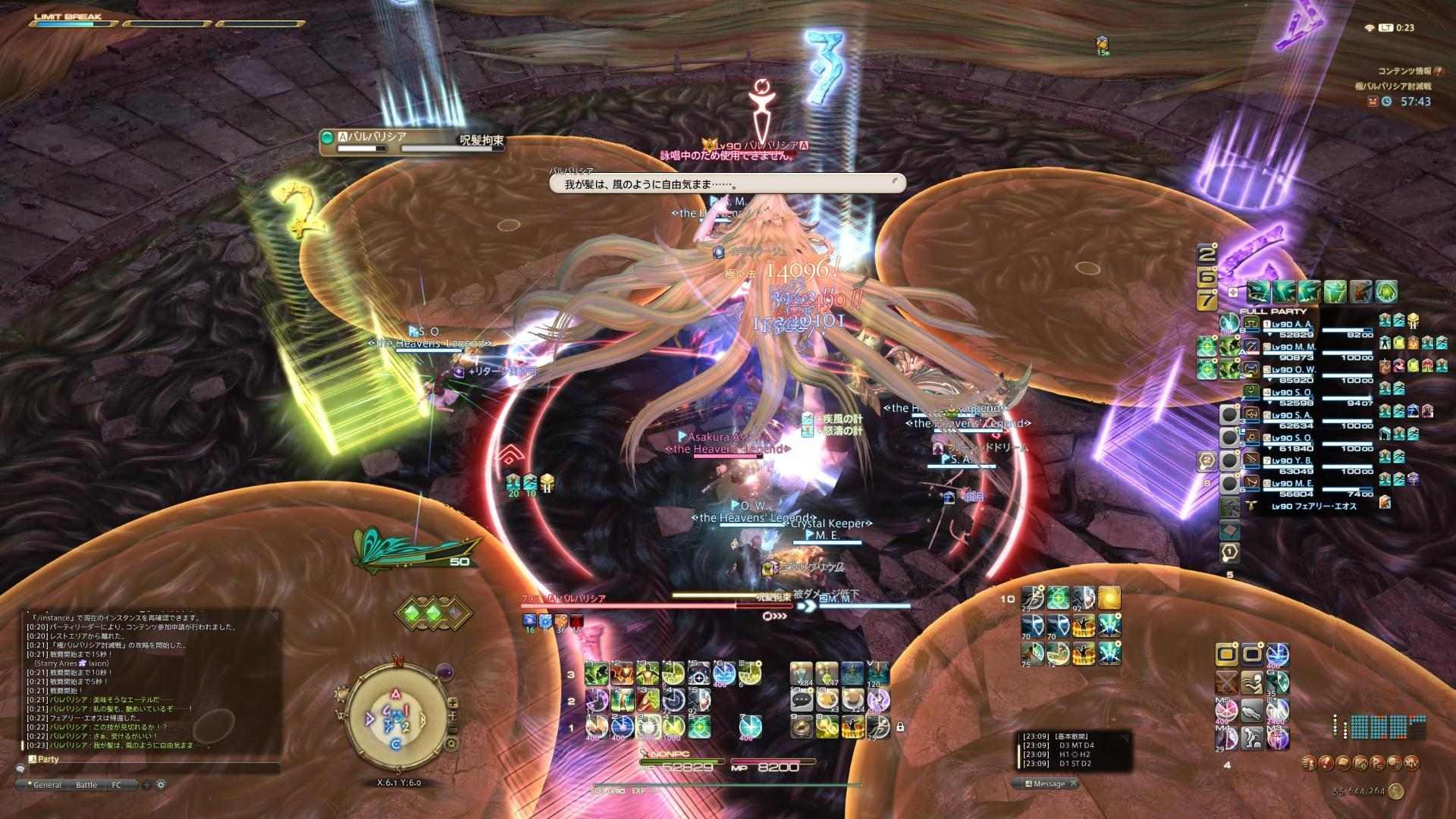Open chat log settings with the gear icon
This screenshot has width=1456, height=819.
pos(160,785)
